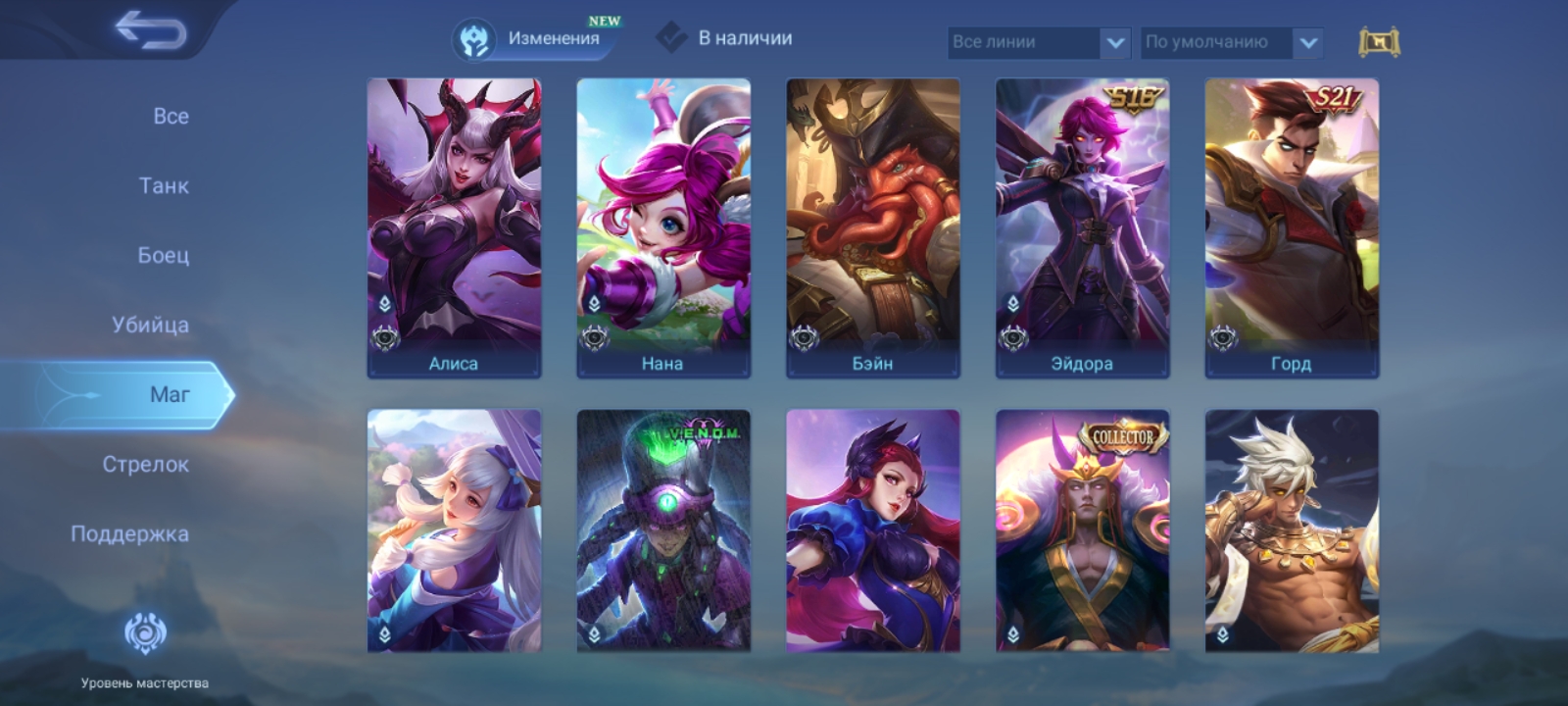Toggle the В наличии owned filter
The width and height of the screenshot is (1568, 706).
click(x=725, y=38)
